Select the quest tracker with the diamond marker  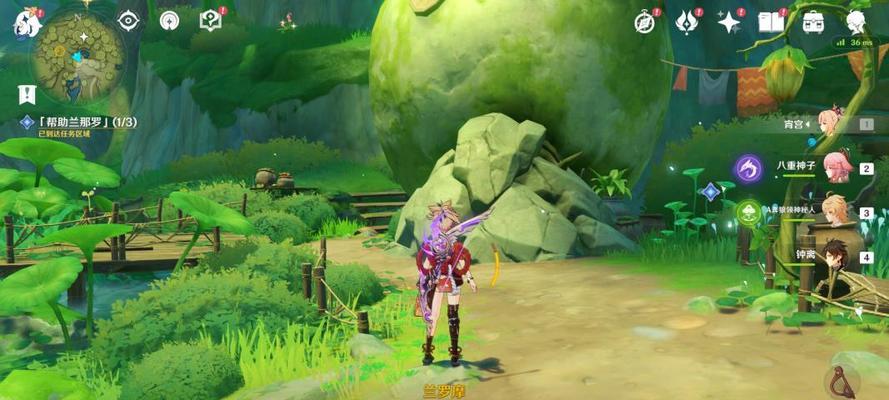[80, 123]
